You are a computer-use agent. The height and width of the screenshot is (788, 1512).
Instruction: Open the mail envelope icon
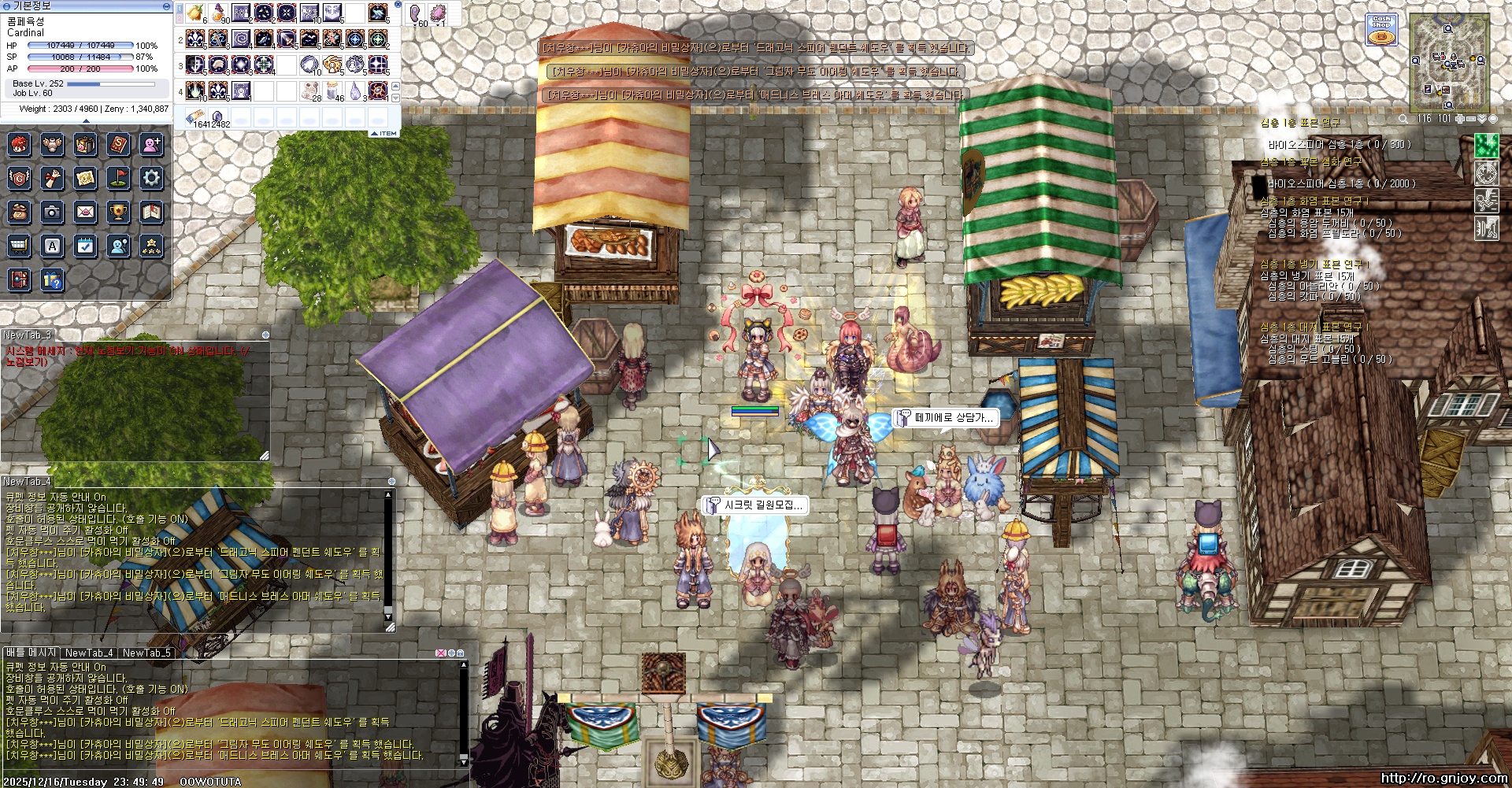[x=85, y=212]
